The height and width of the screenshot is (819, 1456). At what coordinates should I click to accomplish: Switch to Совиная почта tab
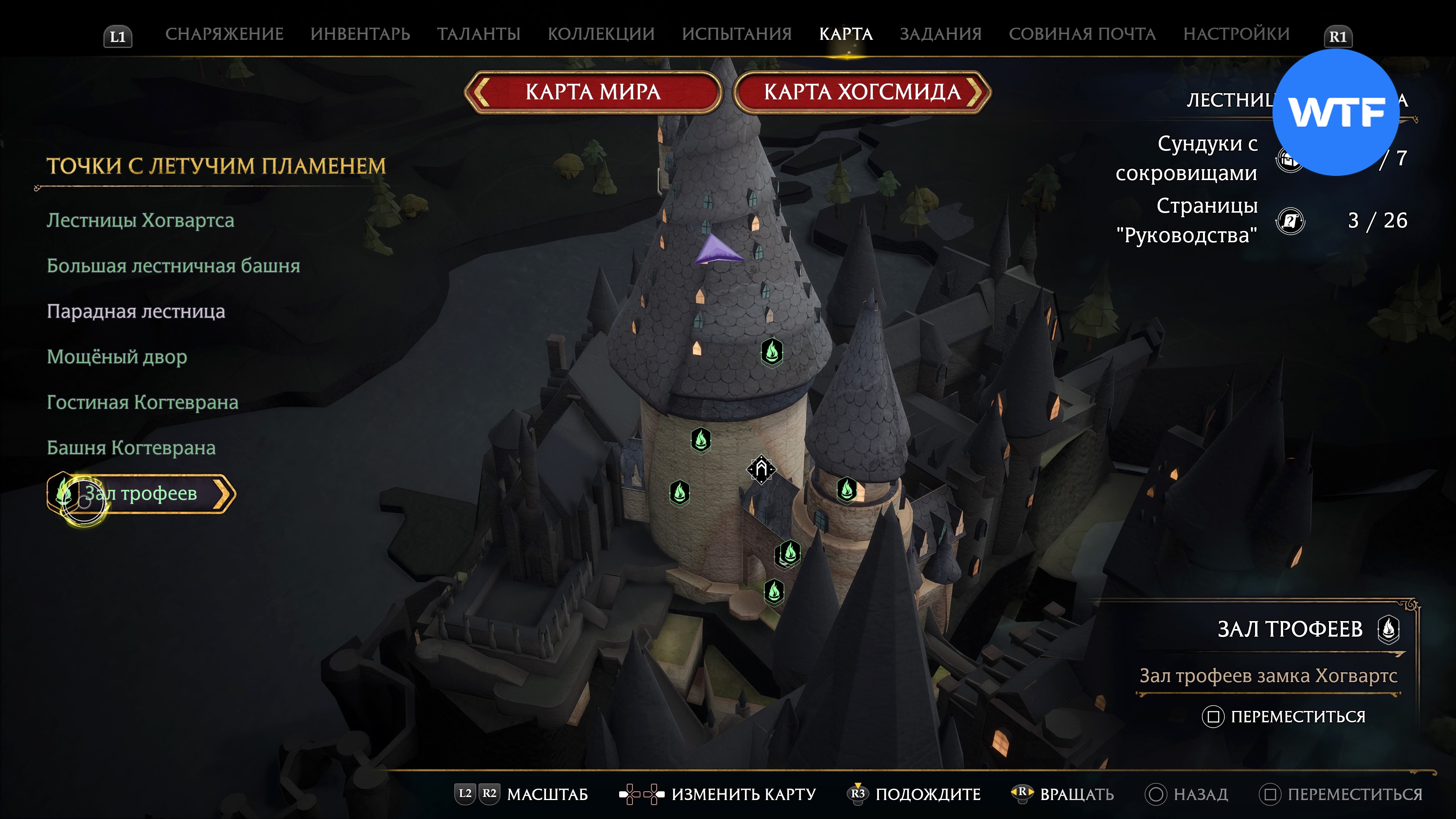coord(1082,34)
